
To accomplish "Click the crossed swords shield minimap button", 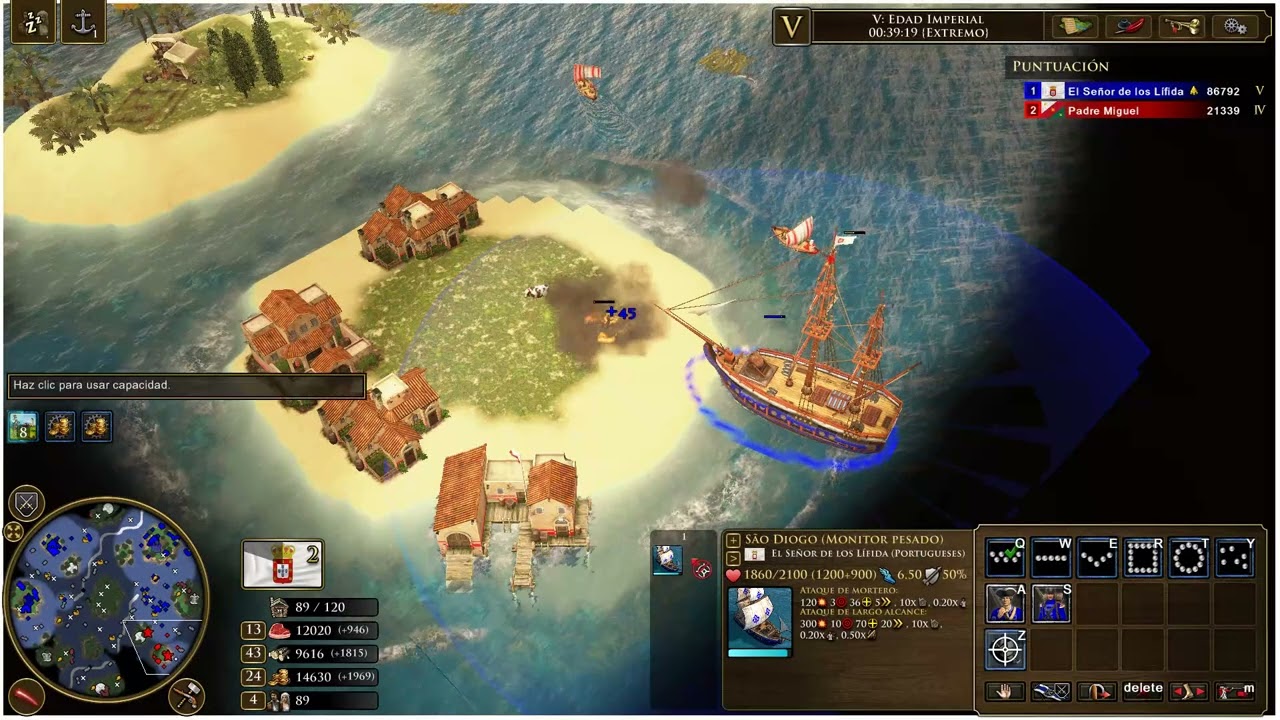I will tap(26, 504).
